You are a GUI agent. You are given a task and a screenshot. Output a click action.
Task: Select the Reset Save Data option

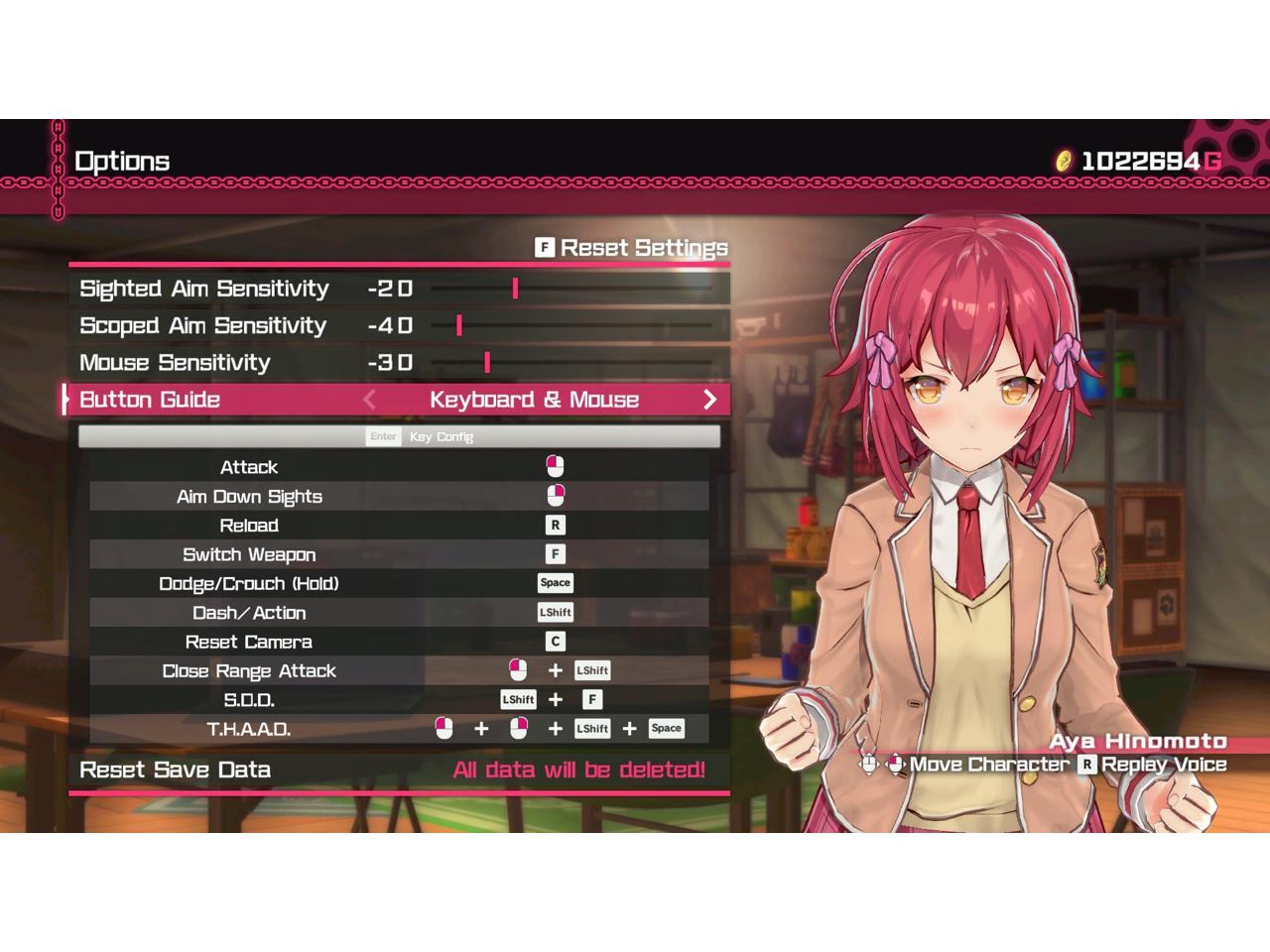pos(397,770)
